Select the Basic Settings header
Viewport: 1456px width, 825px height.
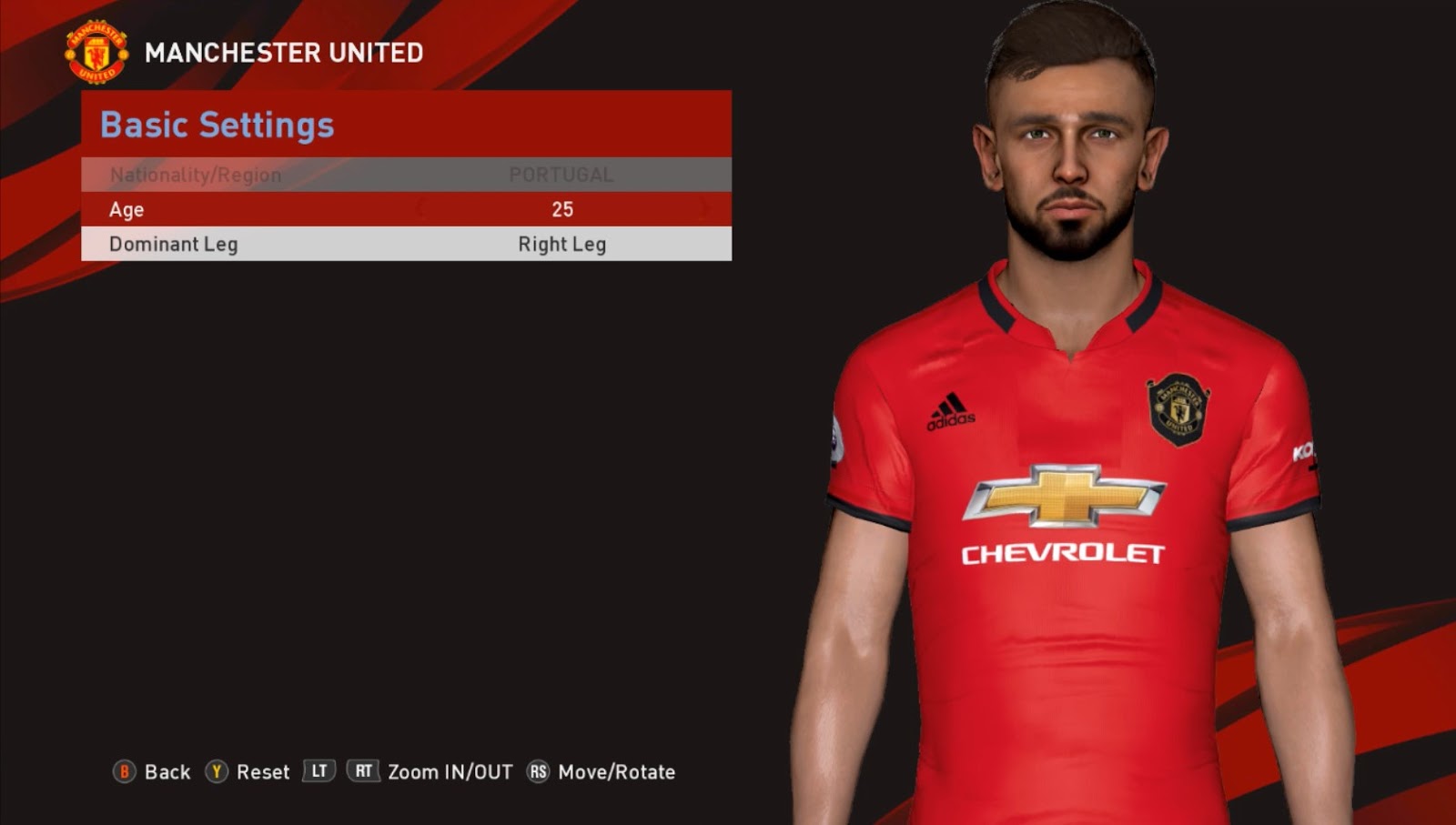(216, 125)
